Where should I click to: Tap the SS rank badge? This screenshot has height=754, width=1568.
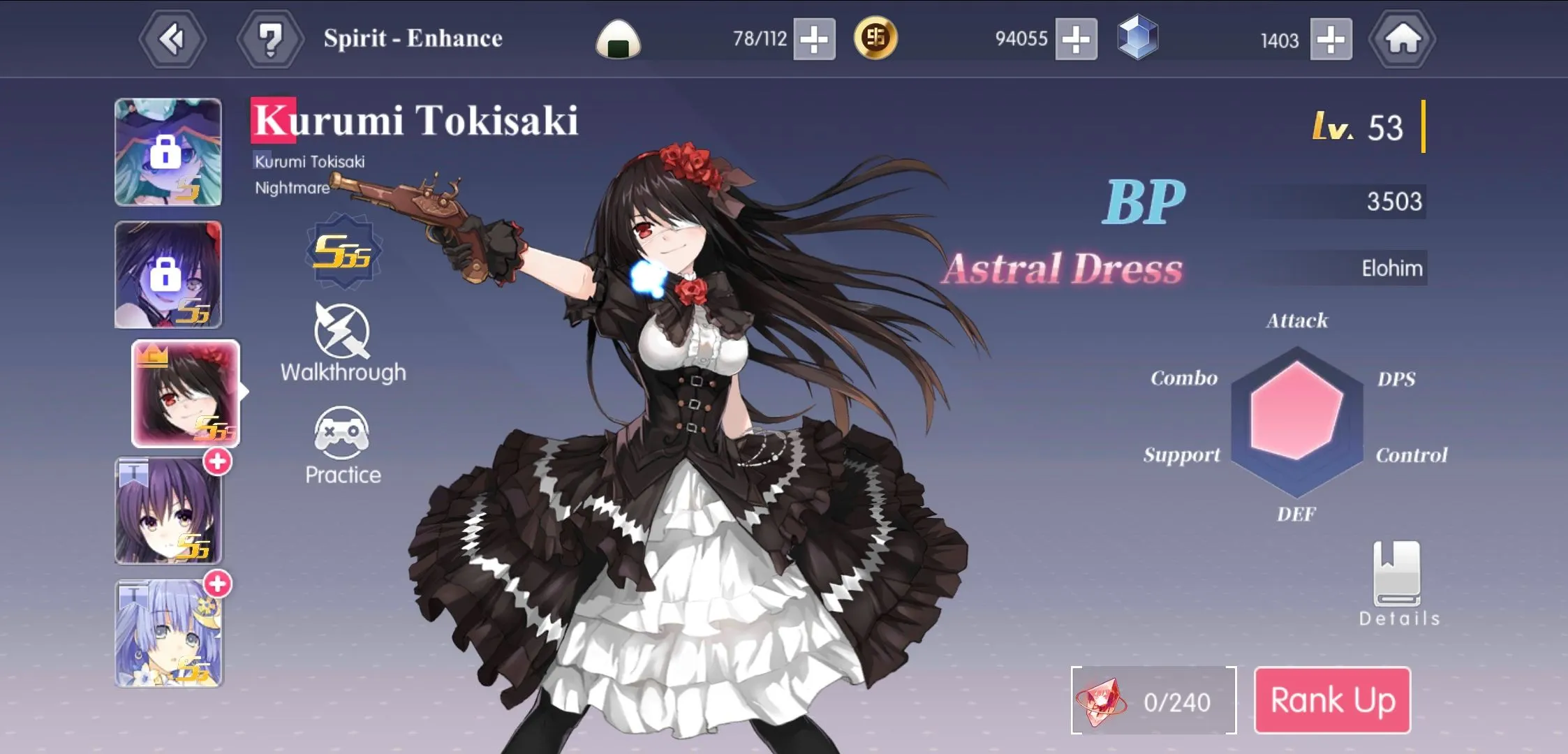[341, 252]
